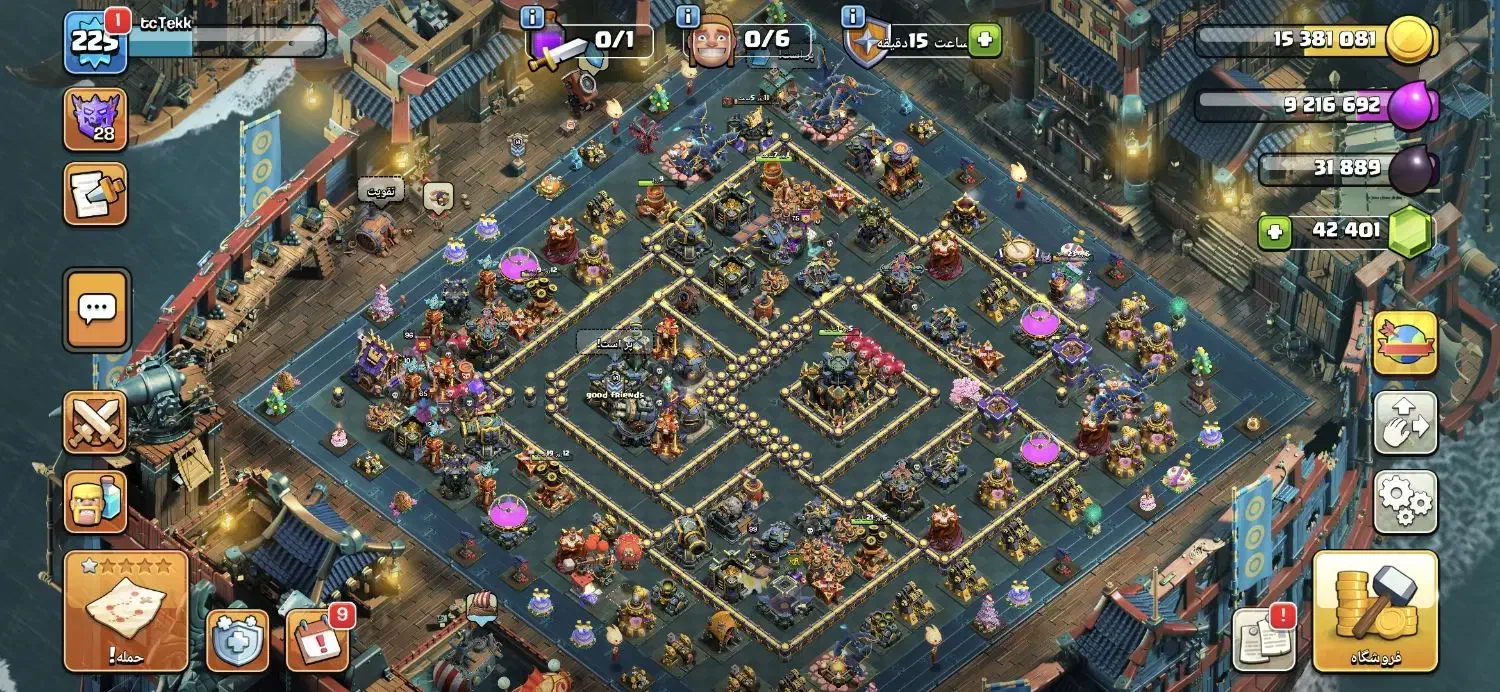Add gems with the green plus button
1500x692 pixels.
pos(1274,233)
